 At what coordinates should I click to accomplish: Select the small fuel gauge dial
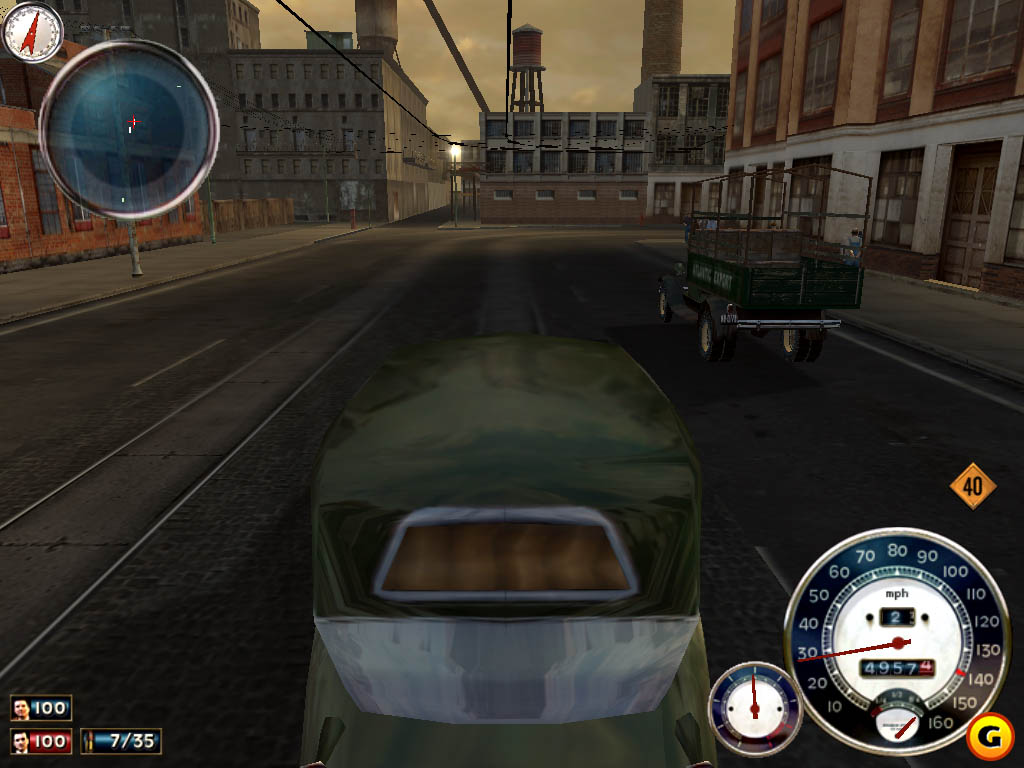point(755,707)
